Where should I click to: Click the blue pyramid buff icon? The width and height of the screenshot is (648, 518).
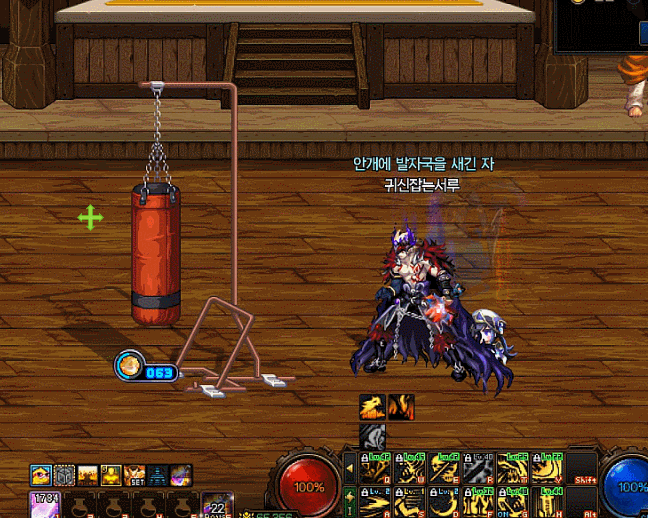(157, 473)
